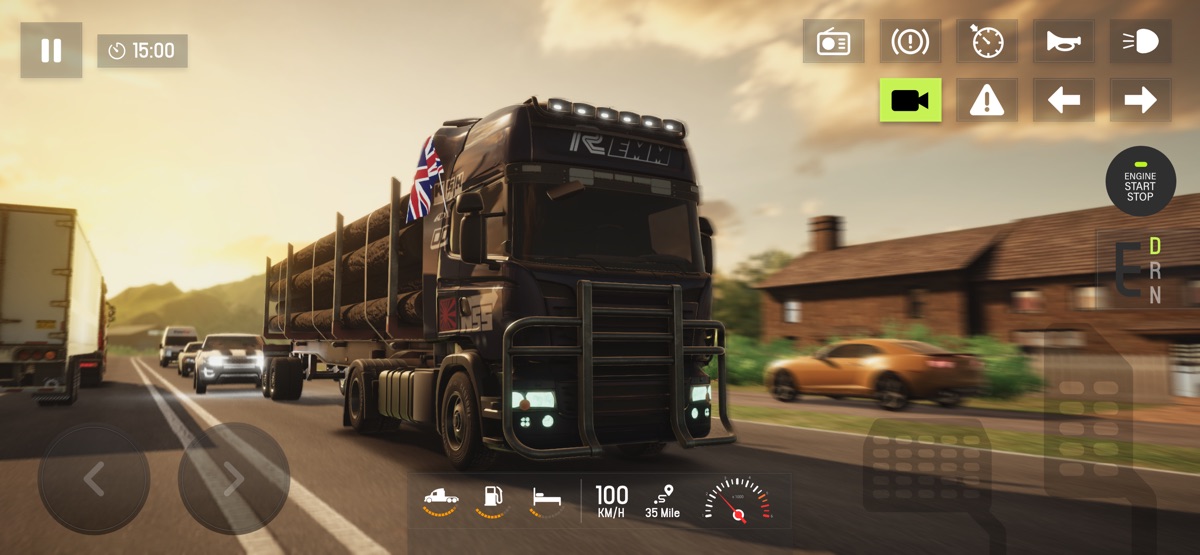The height and width of the screenshot is (555, 1200).
Task: Pause the game
Action: click(51, 50)
